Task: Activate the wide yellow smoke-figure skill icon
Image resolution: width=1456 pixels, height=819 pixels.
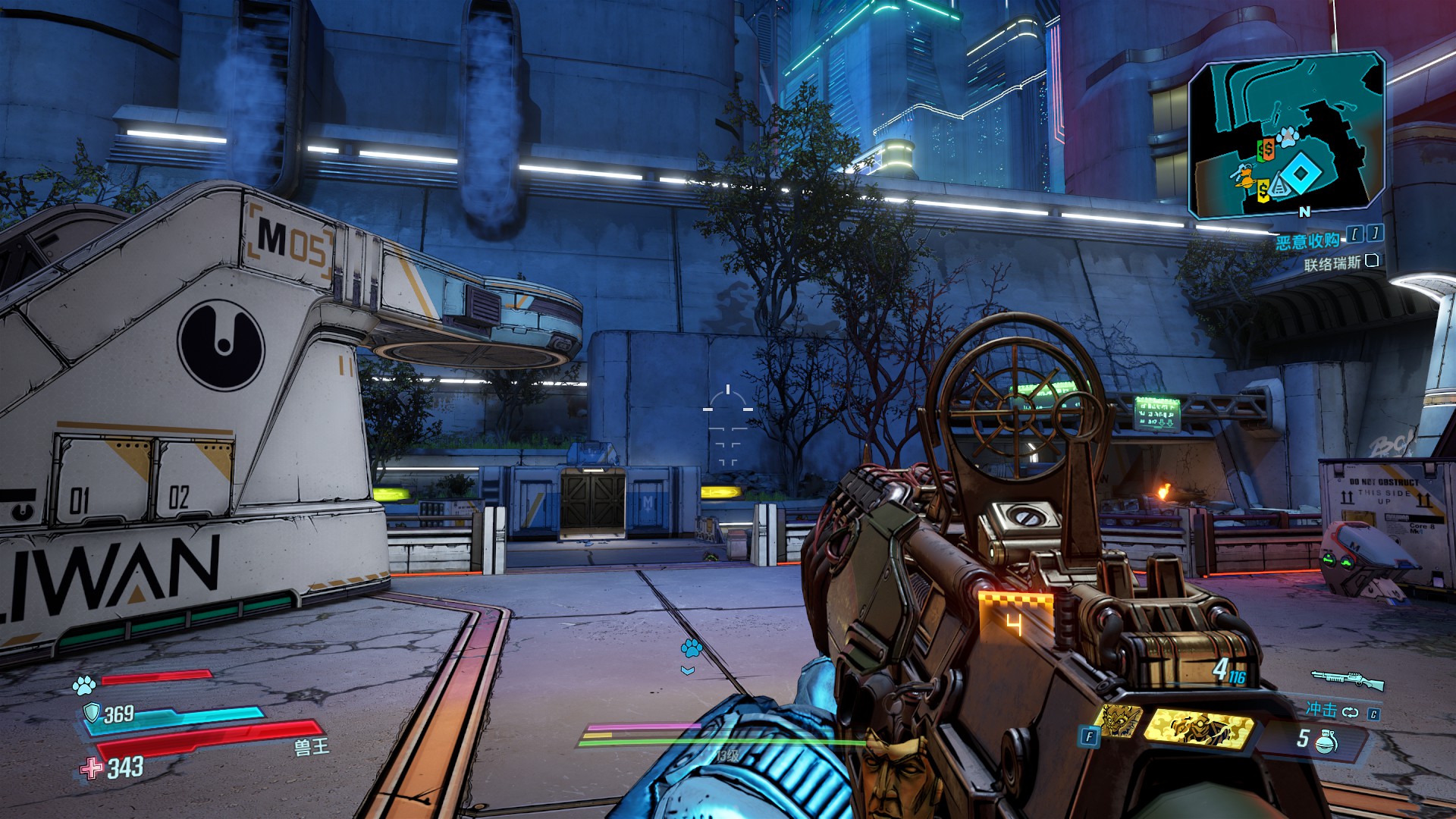Action: tap(1197, 727)
